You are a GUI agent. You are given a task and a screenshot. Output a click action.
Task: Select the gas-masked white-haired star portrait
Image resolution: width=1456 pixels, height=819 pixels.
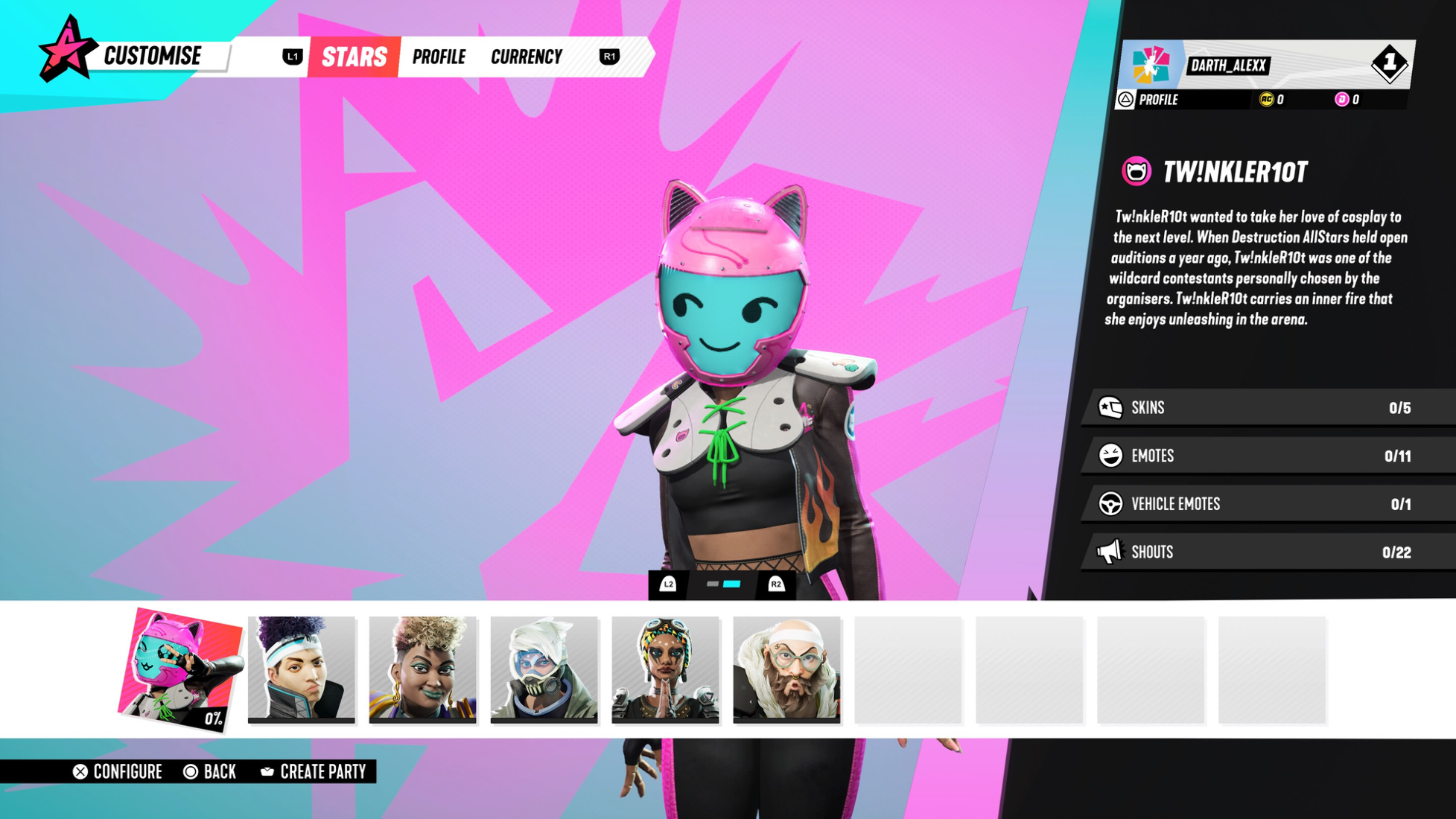coord(544,669)
